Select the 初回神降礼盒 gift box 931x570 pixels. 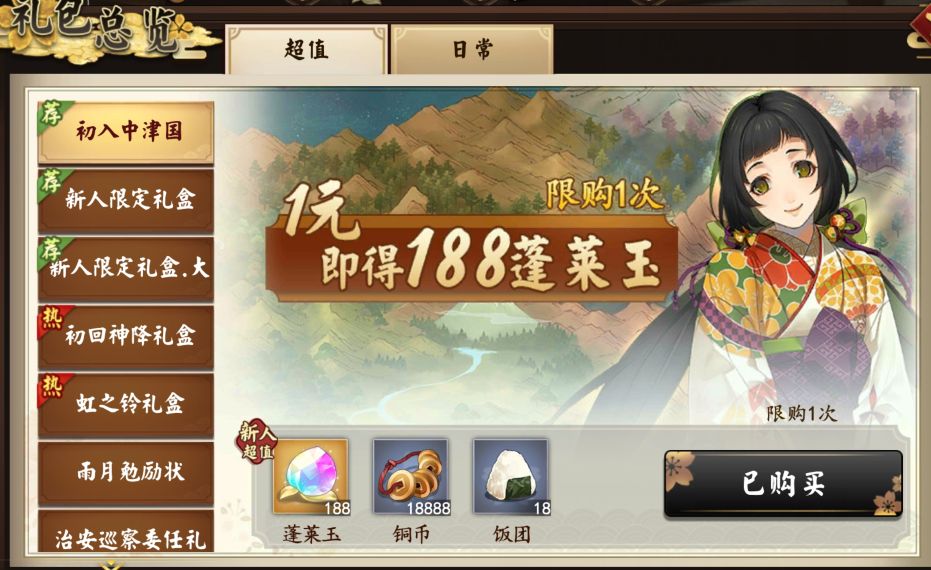click(x=126, y=336)
